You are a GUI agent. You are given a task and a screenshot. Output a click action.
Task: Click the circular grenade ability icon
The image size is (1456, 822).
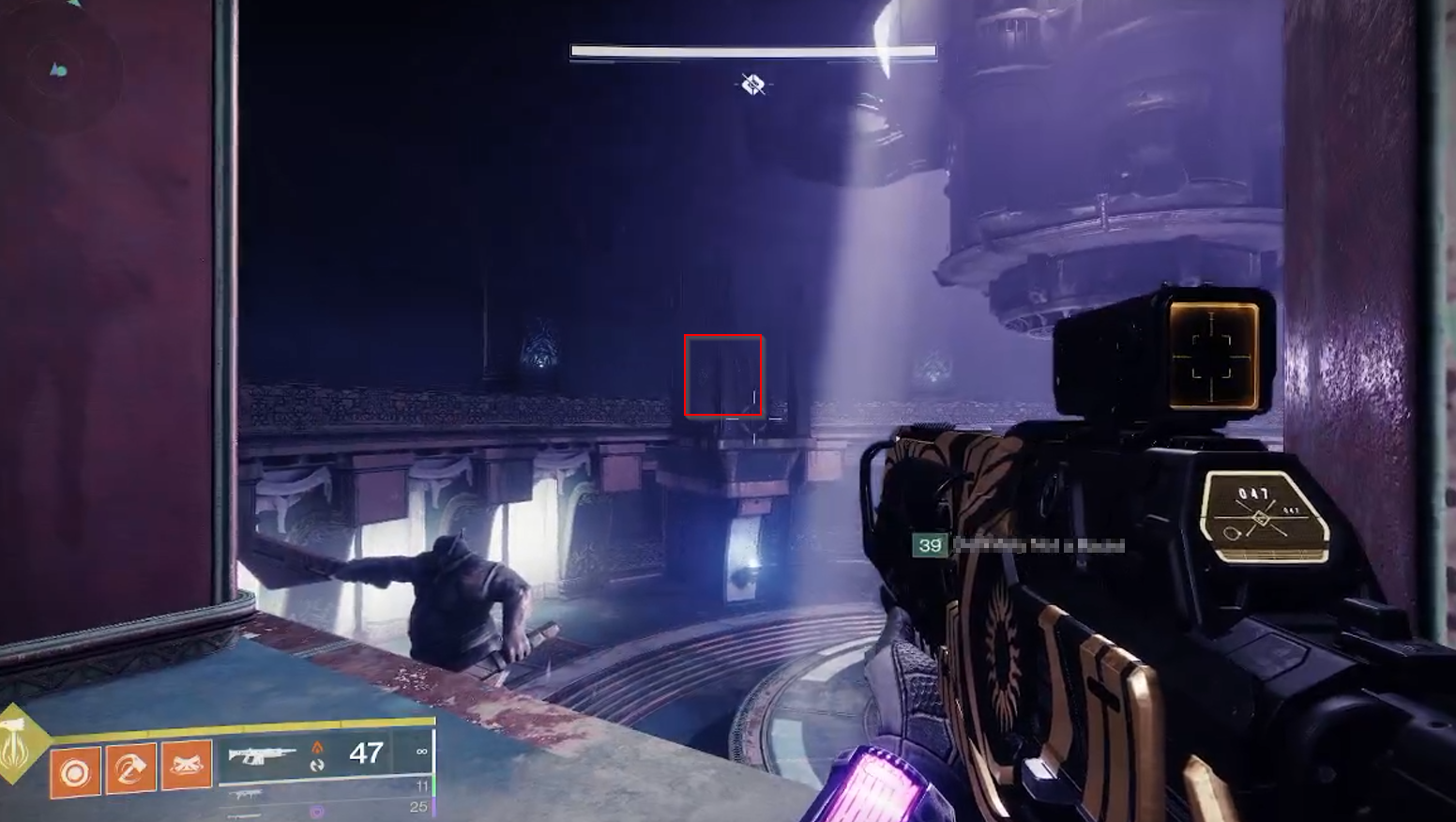coord(75,772)
